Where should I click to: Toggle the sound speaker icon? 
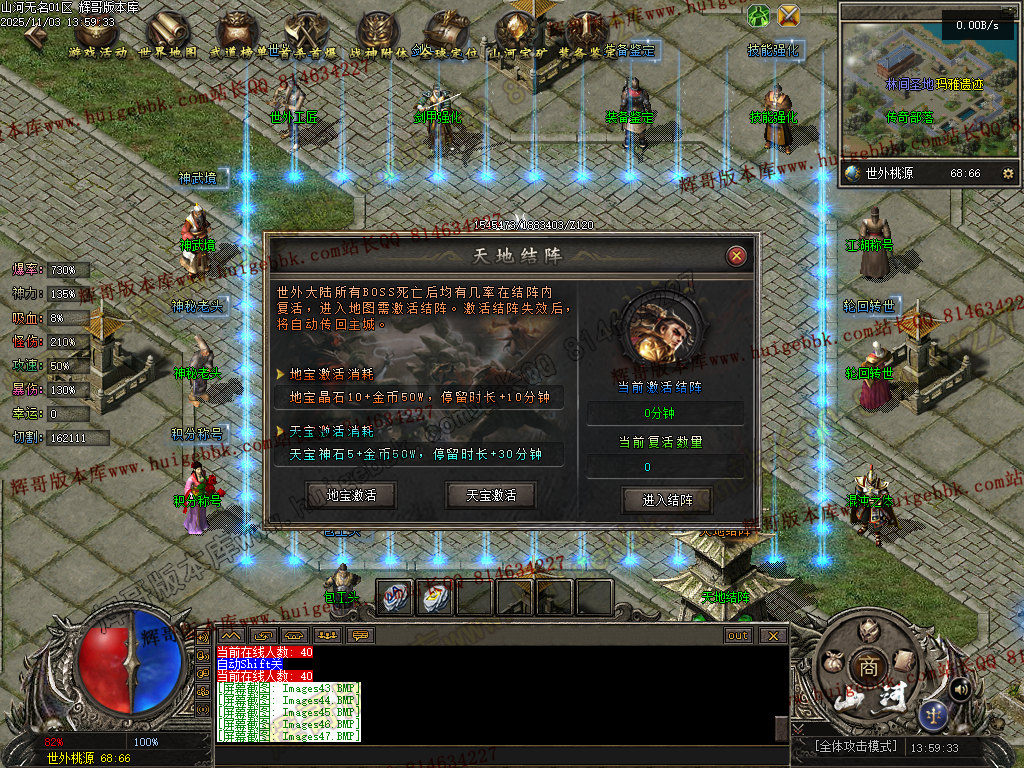pyautogui.click(x=960, y=688)
